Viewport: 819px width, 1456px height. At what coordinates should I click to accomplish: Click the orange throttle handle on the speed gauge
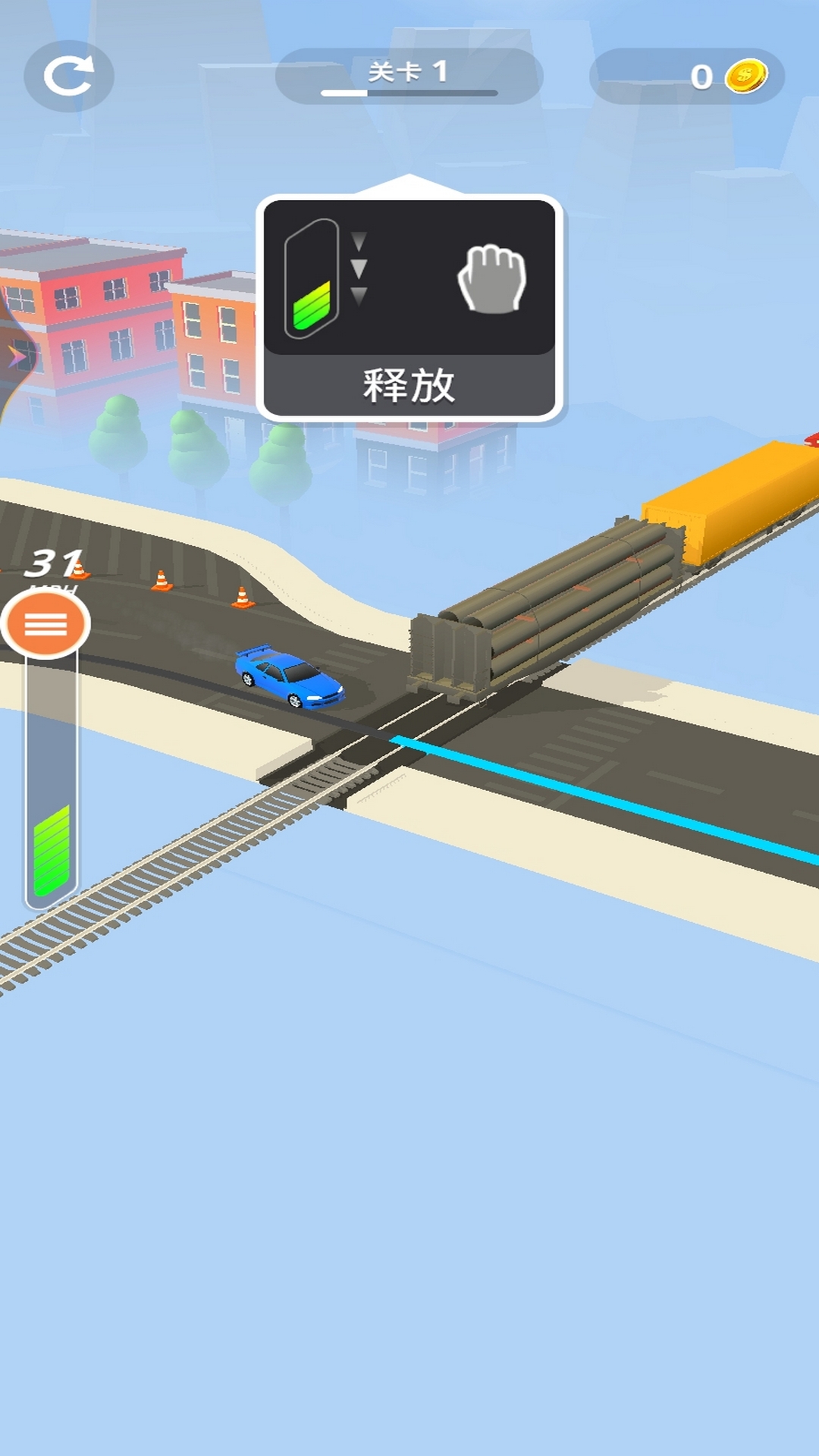[45, 624]
